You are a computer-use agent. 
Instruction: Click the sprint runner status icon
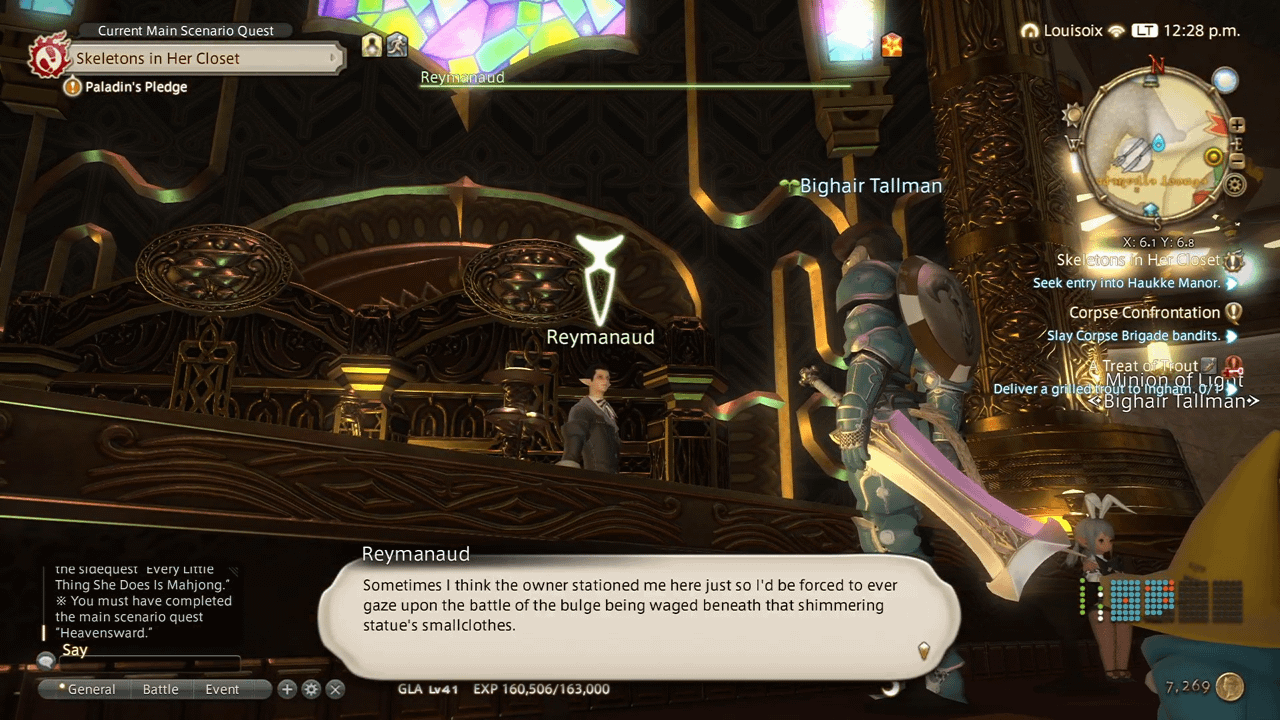[397, 45]
